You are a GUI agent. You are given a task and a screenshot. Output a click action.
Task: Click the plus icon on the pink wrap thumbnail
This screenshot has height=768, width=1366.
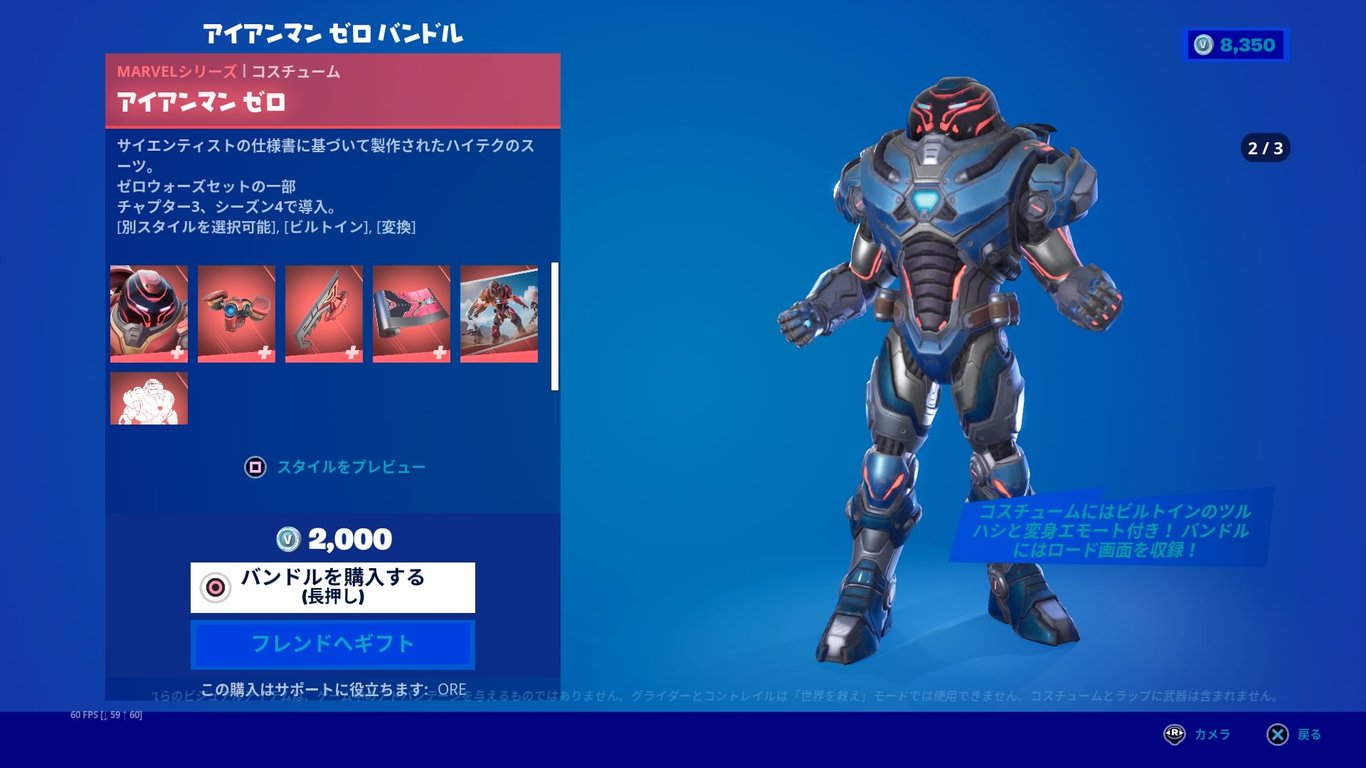click(x=440, y=351)
